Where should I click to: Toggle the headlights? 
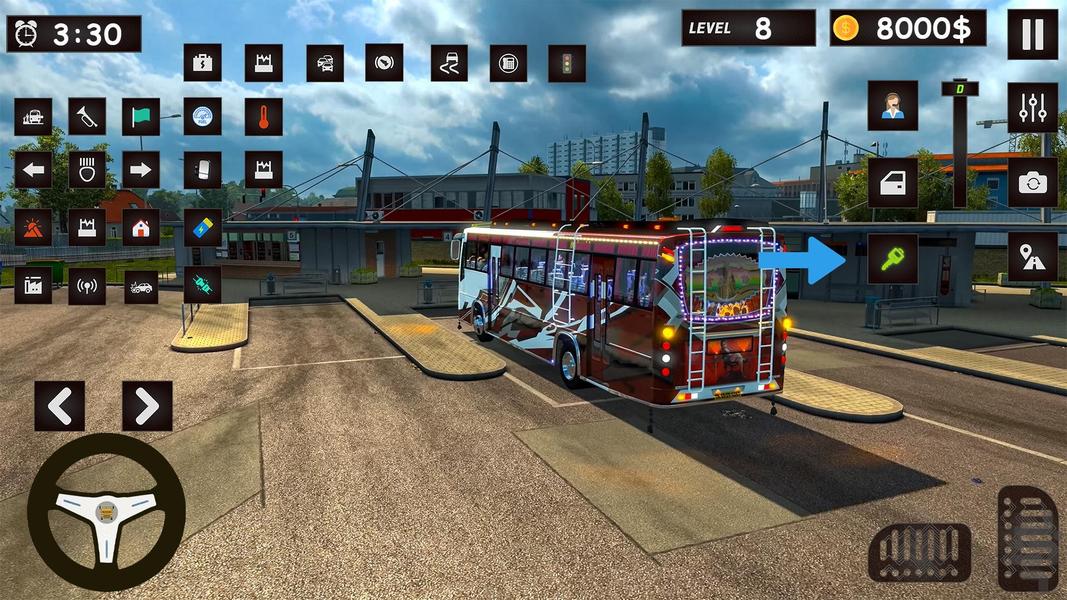(87, 170)
